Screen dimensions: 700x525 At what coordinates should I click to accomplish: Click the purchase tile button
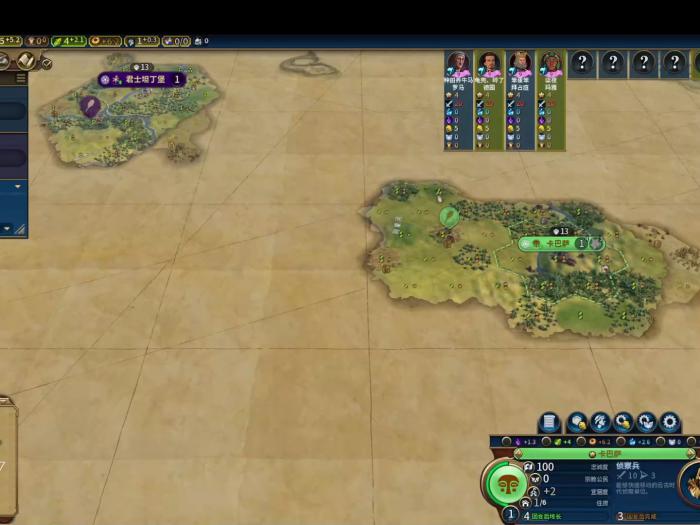point(577,422)
